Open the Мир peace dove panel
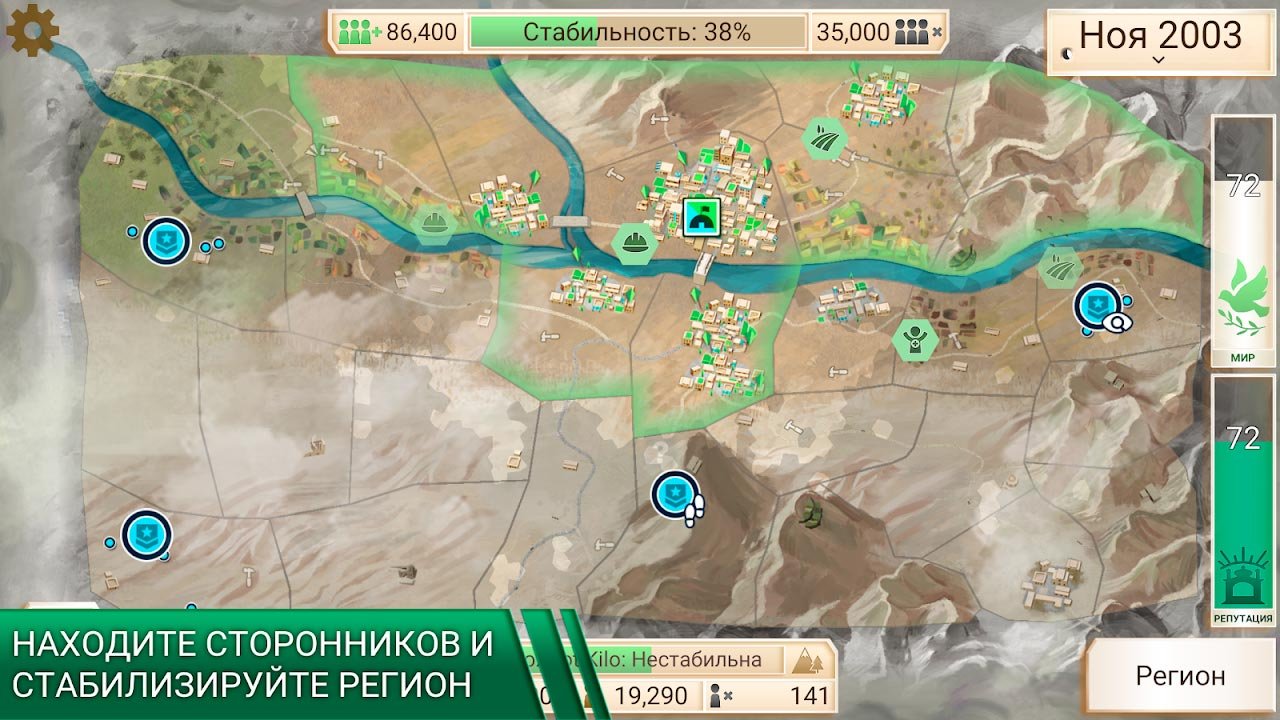 (x=1243, y=240)
